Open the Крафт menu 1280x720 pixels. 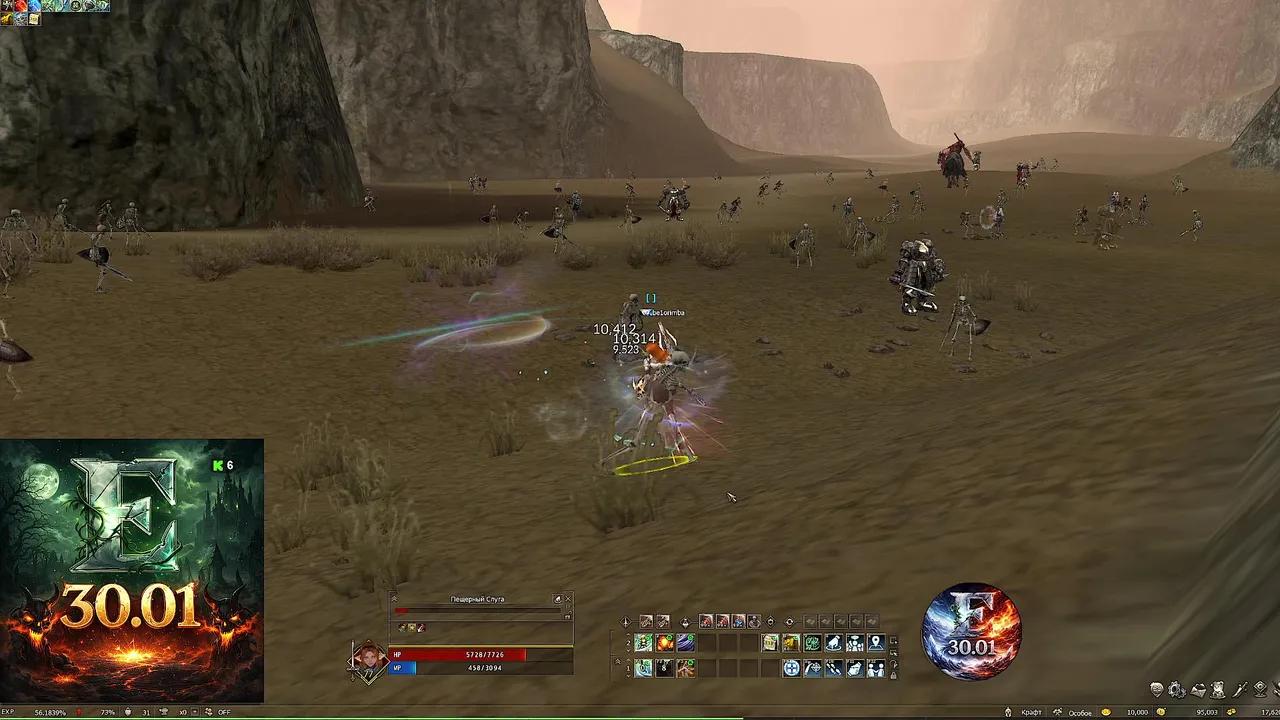pos(1031,713)
